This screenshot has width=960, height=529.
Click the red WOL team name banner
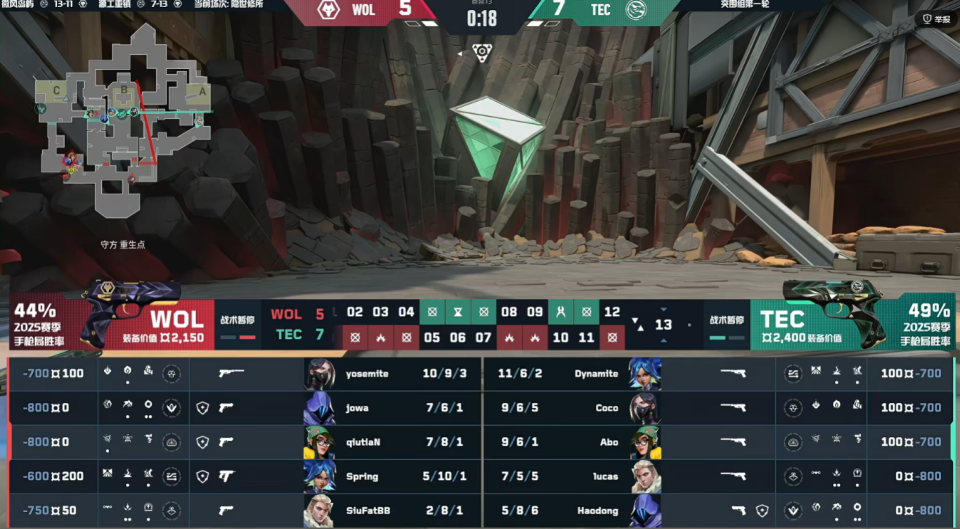[177, 320]
